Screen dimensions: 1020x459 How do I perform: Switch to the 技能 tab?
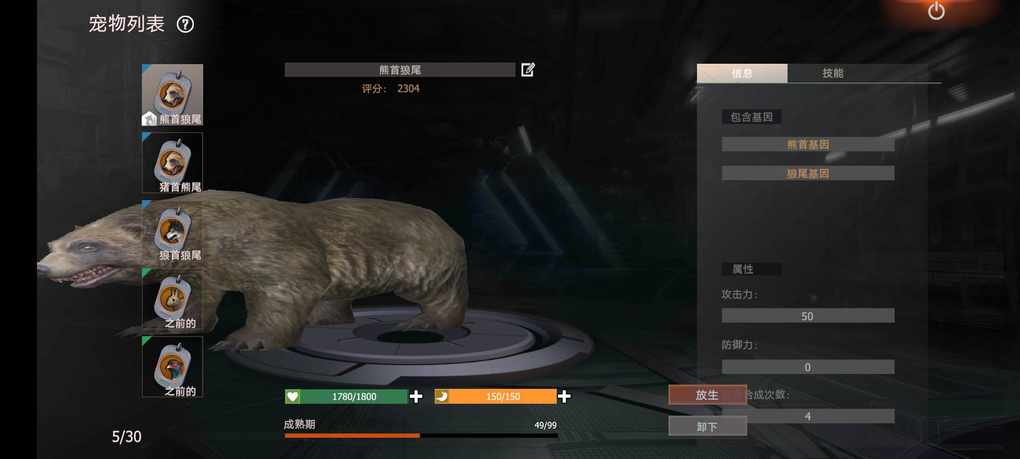pyautogui.click(x=833, y=73)
